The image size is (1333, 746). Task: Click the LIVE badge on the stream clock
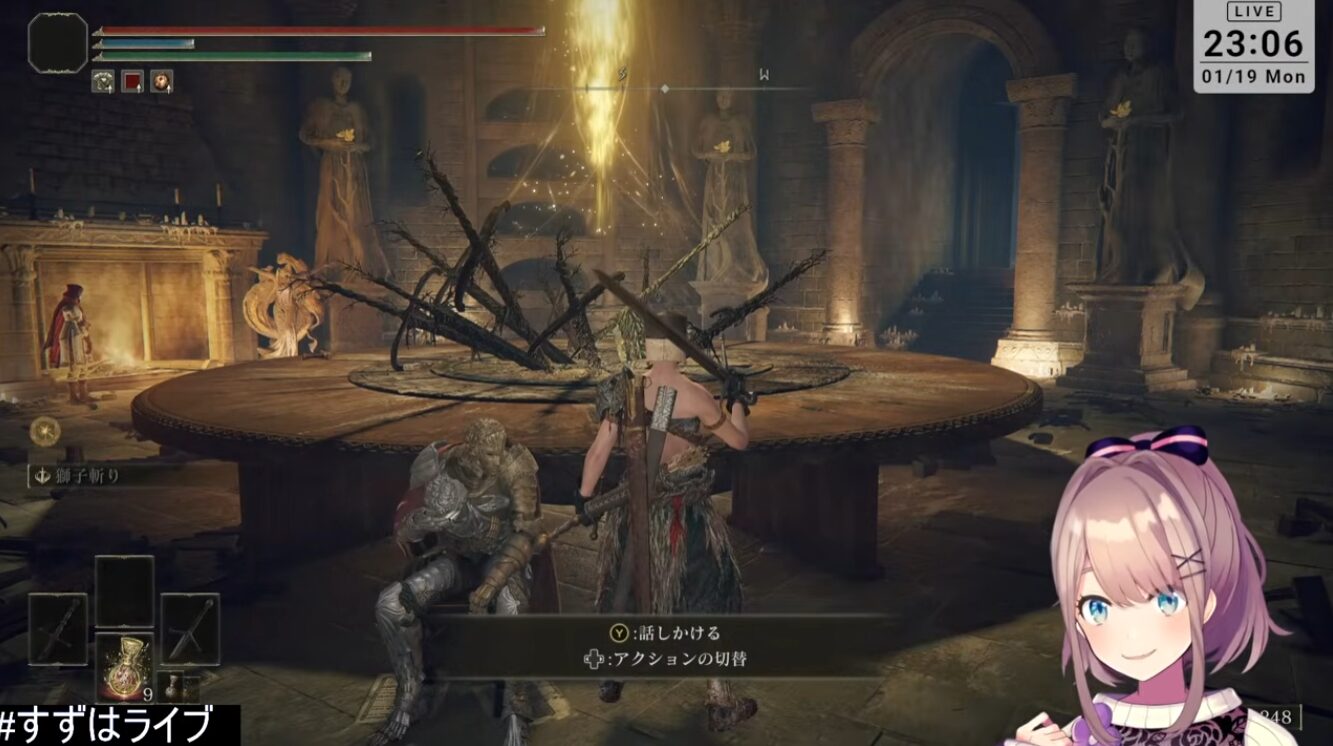tap(1253, 12)
